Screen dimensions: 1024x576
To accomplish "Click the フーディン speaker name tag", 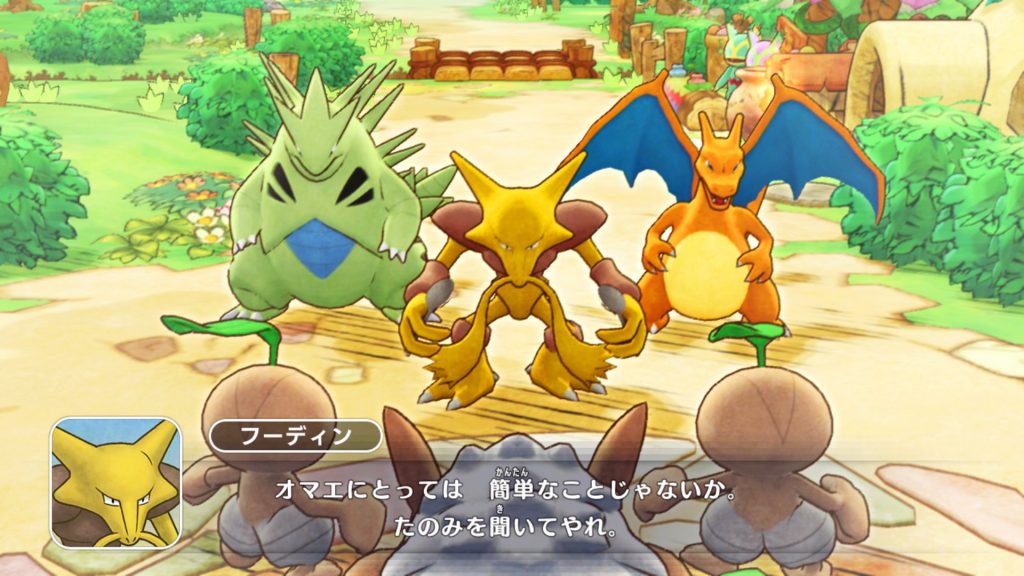I will click(295, 437).
